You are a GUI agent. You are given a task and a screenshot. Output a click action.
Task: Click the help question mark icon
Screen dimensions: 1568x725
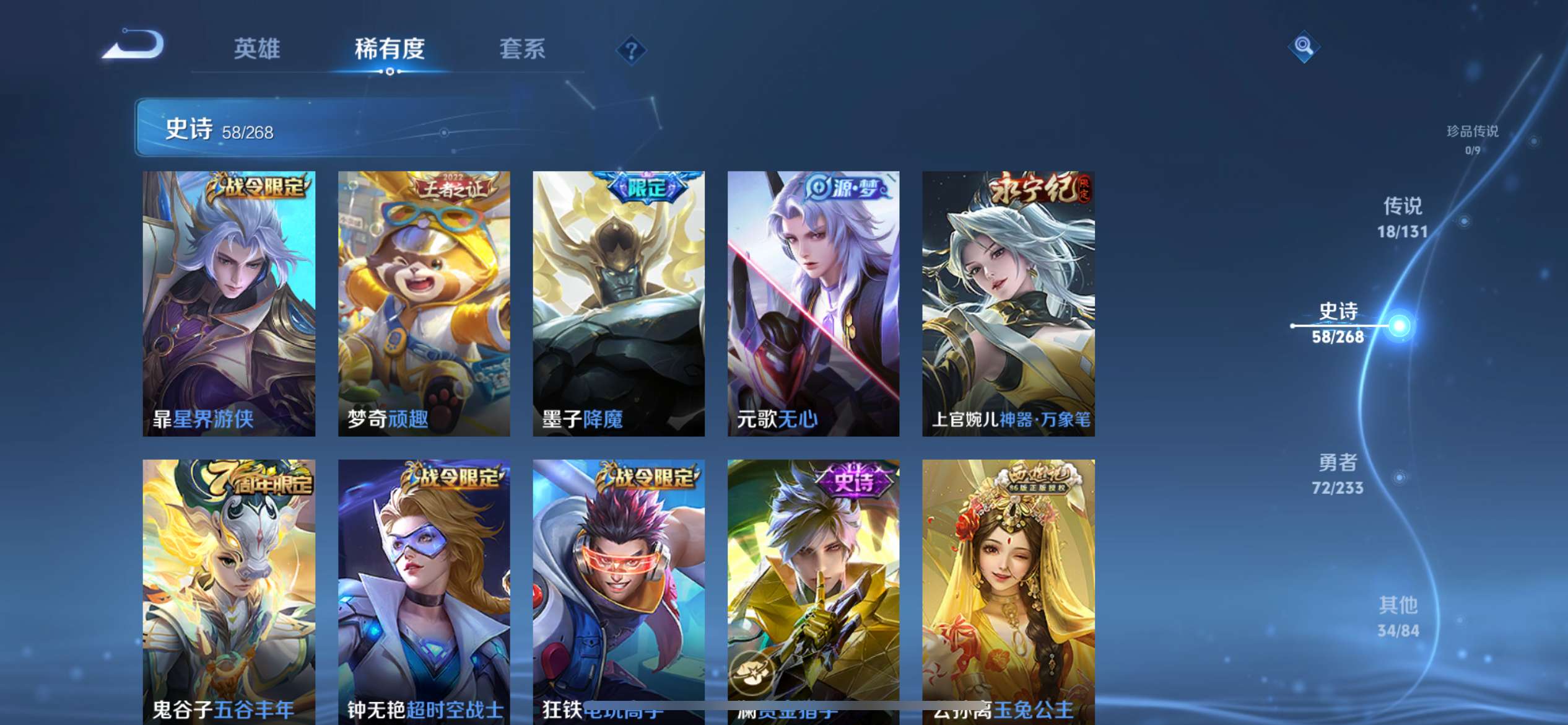630,50
